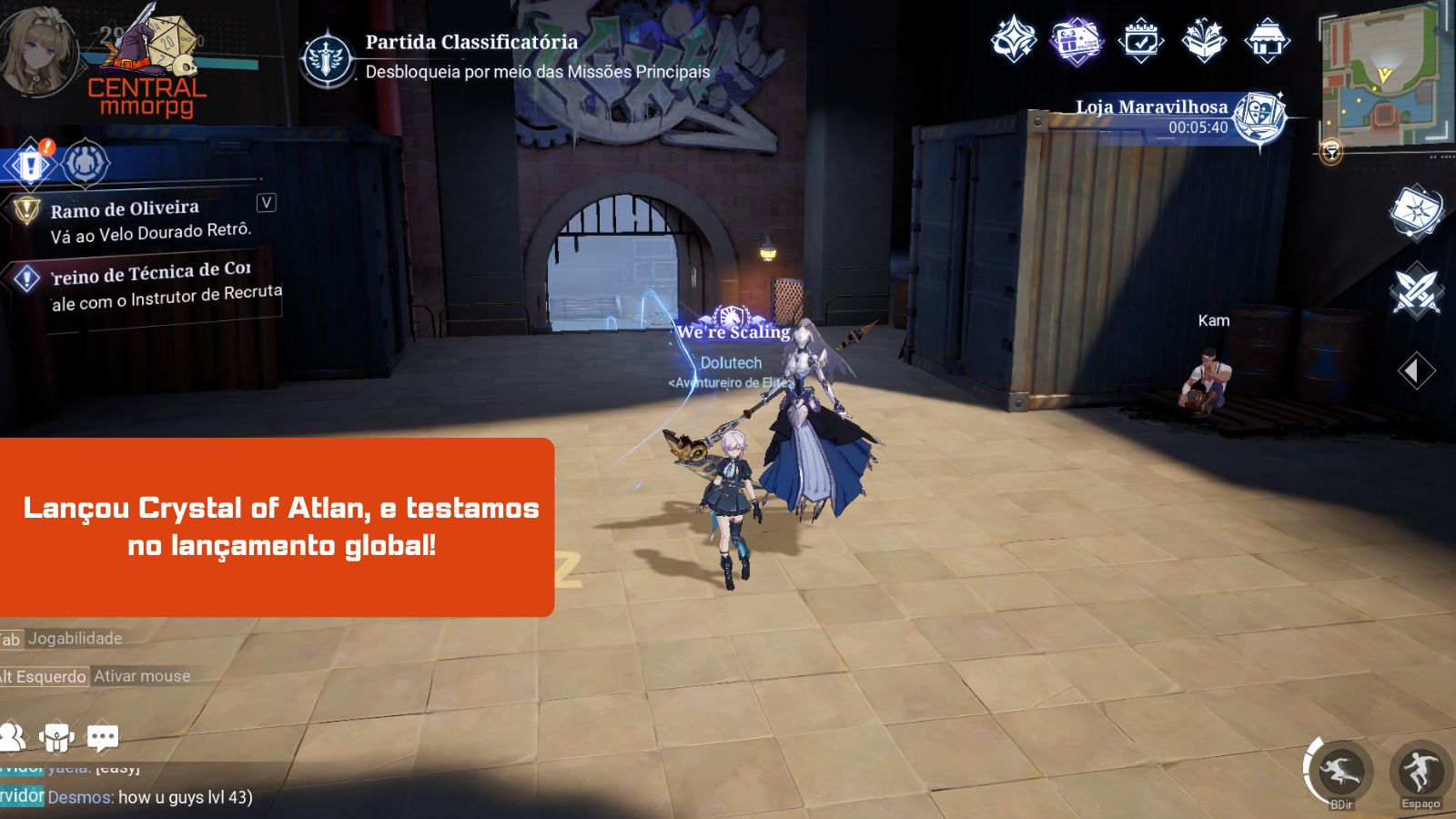Viewport: 1456px width, 819px height.
Task: Expand the side menu with the left arrow
Action: 1415,370
